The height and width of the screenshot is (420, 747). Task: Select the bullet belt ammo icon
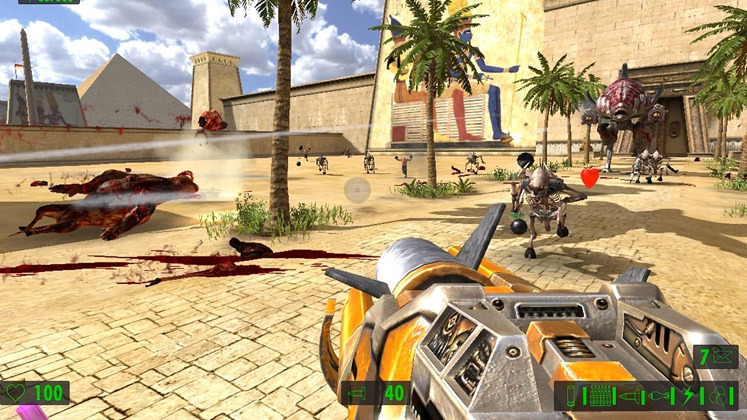600,395
